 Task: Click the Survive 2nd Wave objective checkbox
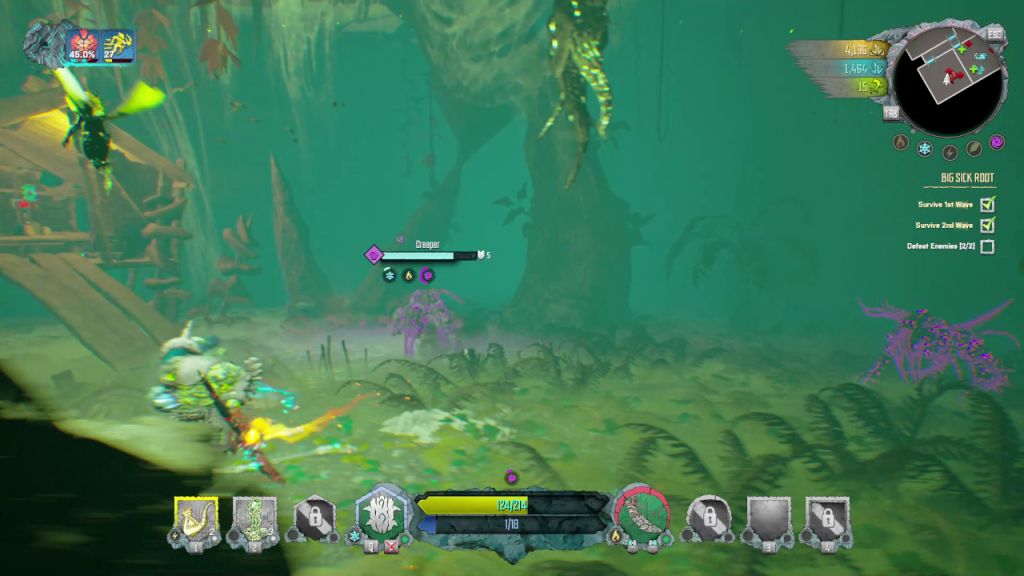click(988, 225)
